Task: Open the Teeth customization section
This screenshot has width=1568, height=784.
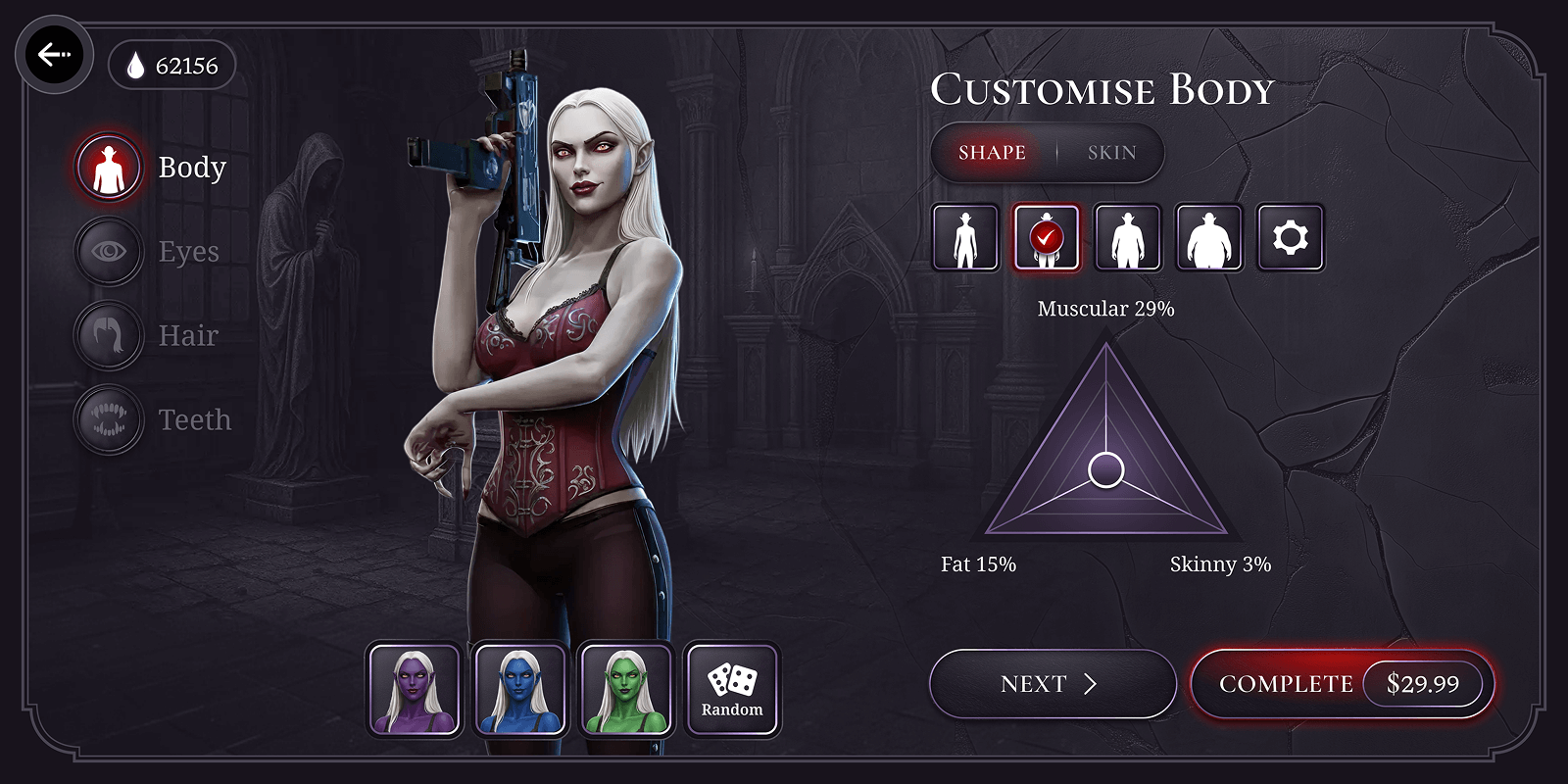Action: pyautogui.click(x=108, y=419)
